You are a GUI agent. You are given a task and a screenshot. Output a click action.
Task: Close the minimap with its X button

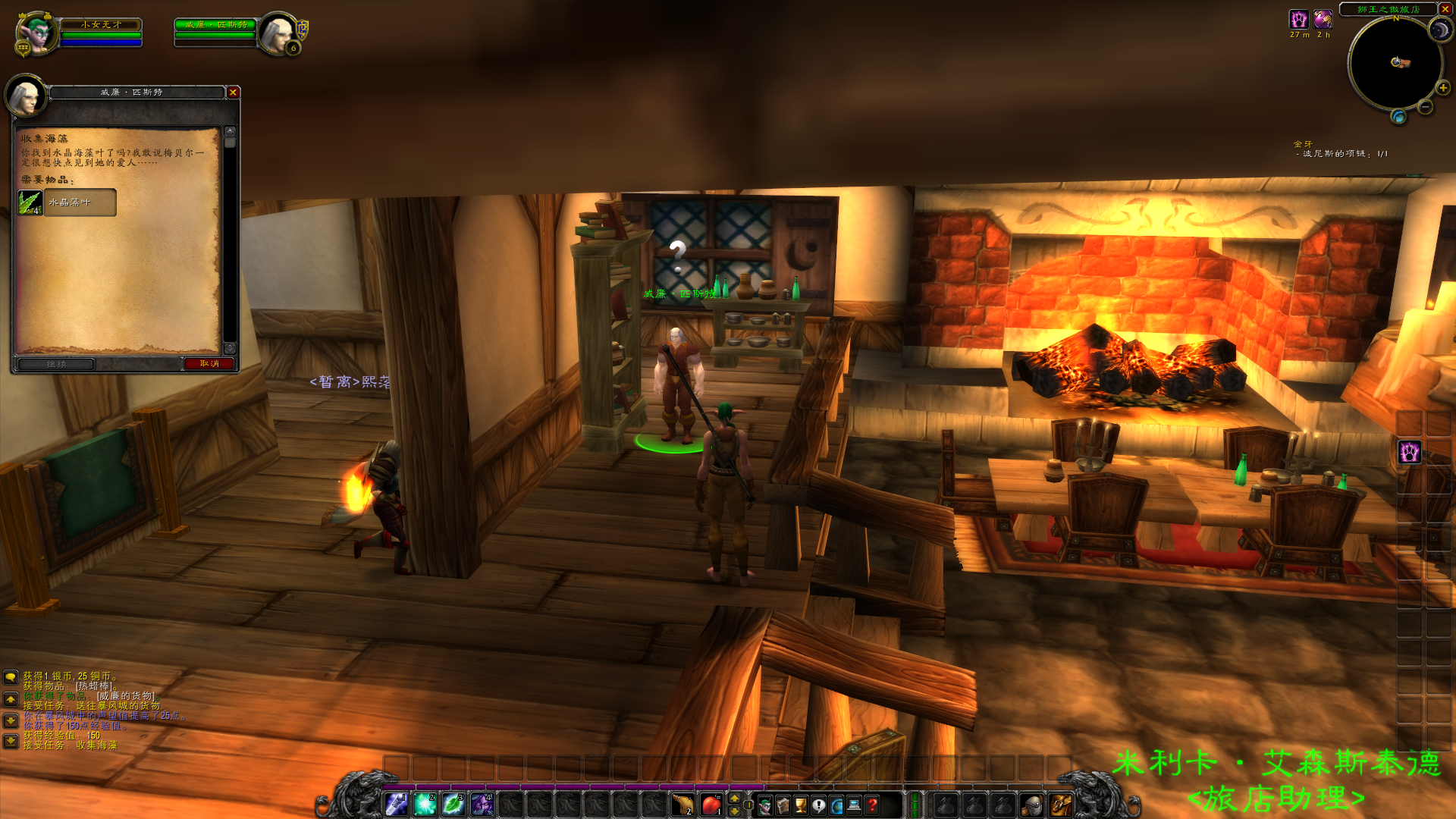click(1445, 9)
